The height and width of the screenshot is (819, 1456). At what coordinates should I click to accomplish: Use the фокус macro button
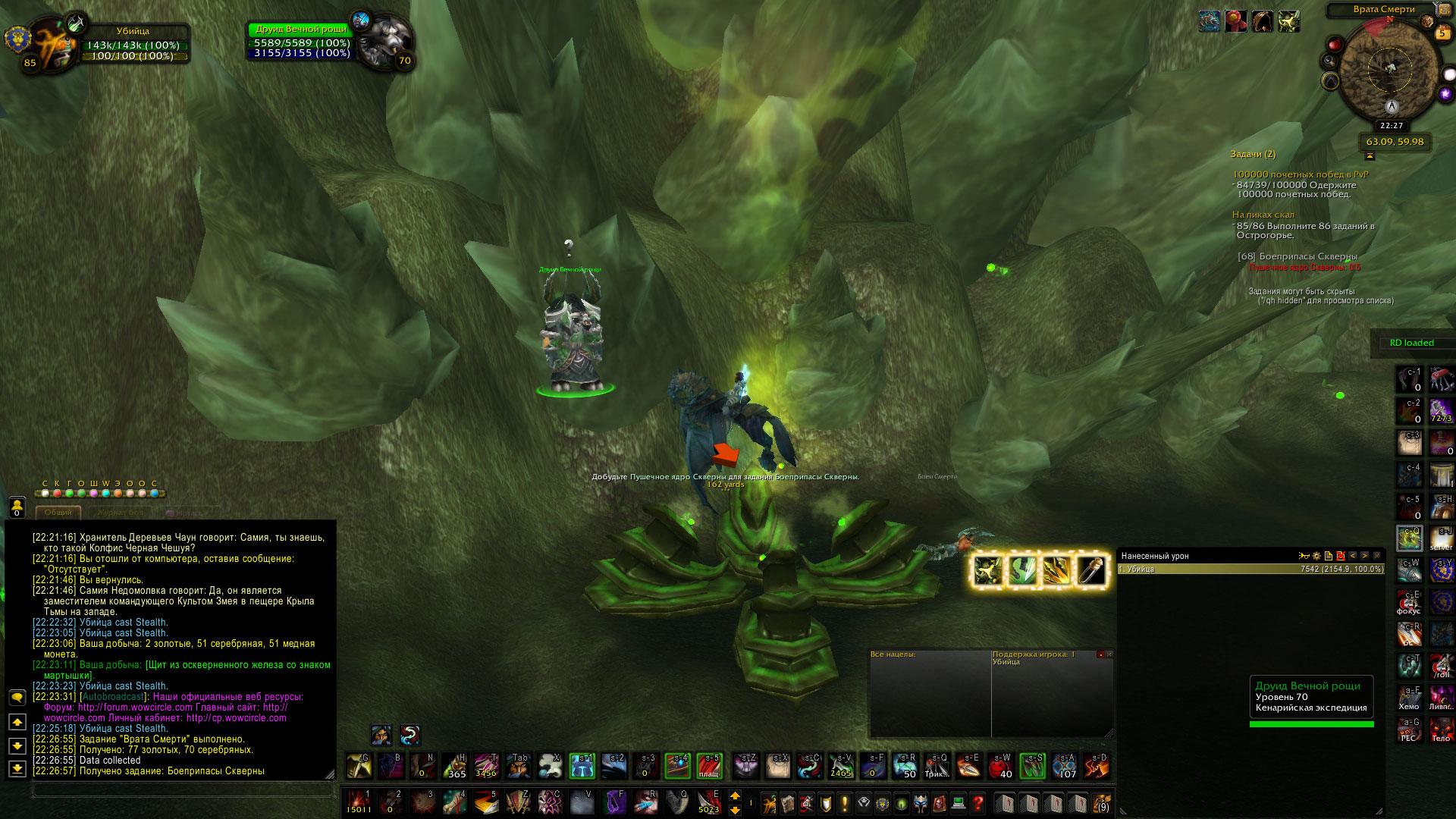pyautogui.click(x=1409, y=603)
